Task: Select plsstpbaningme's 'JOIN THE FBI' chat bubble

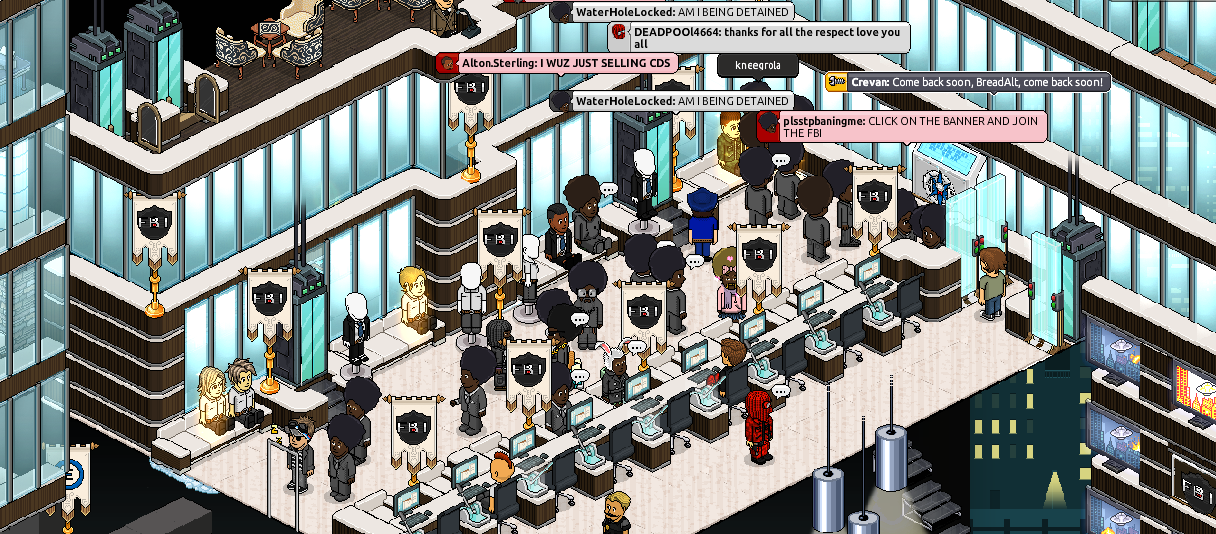Action: click(x=904, y=127)
